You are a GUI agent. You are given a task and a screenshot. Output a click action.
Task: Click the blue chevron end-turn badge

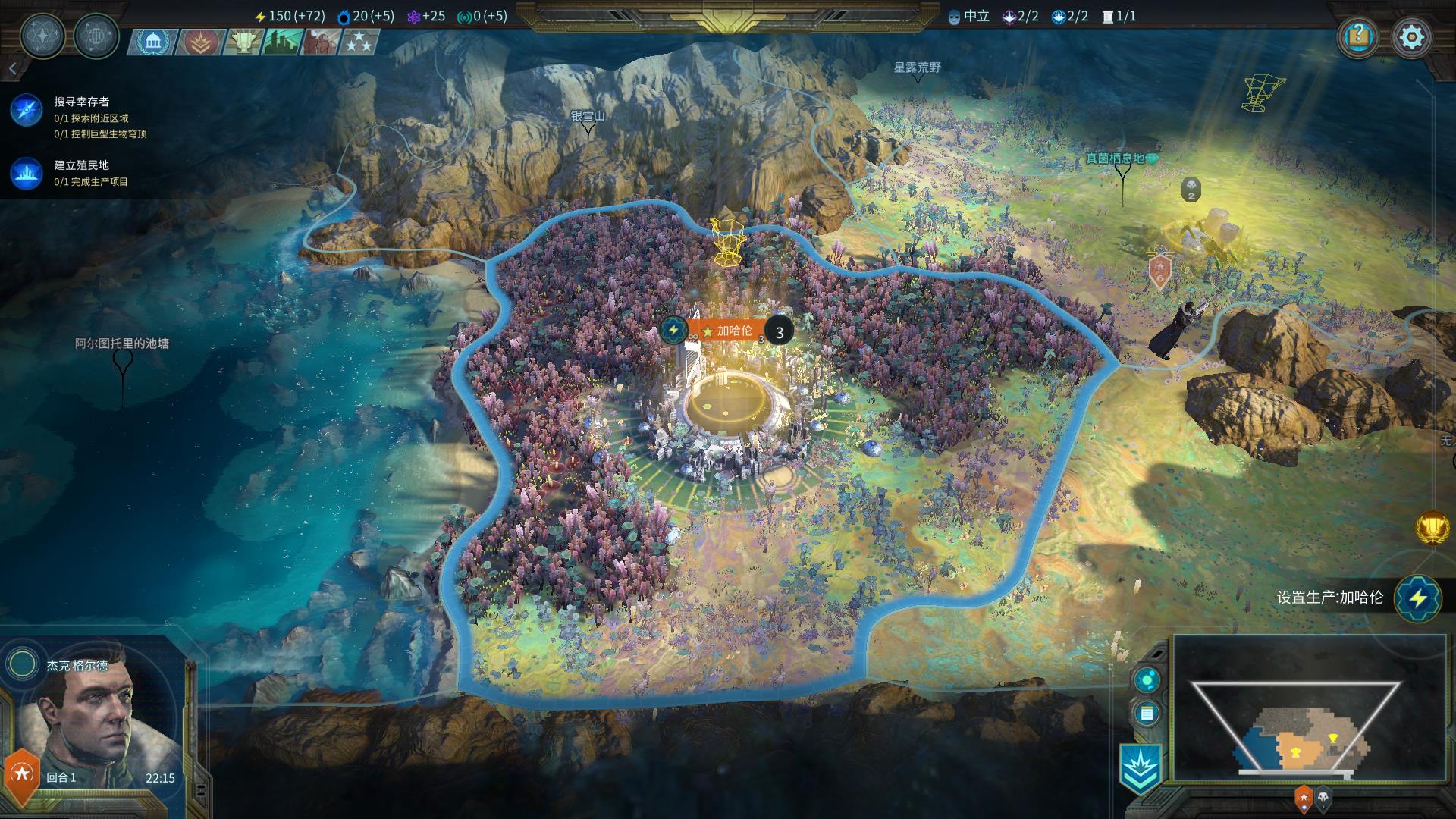tap(1140, 769)
